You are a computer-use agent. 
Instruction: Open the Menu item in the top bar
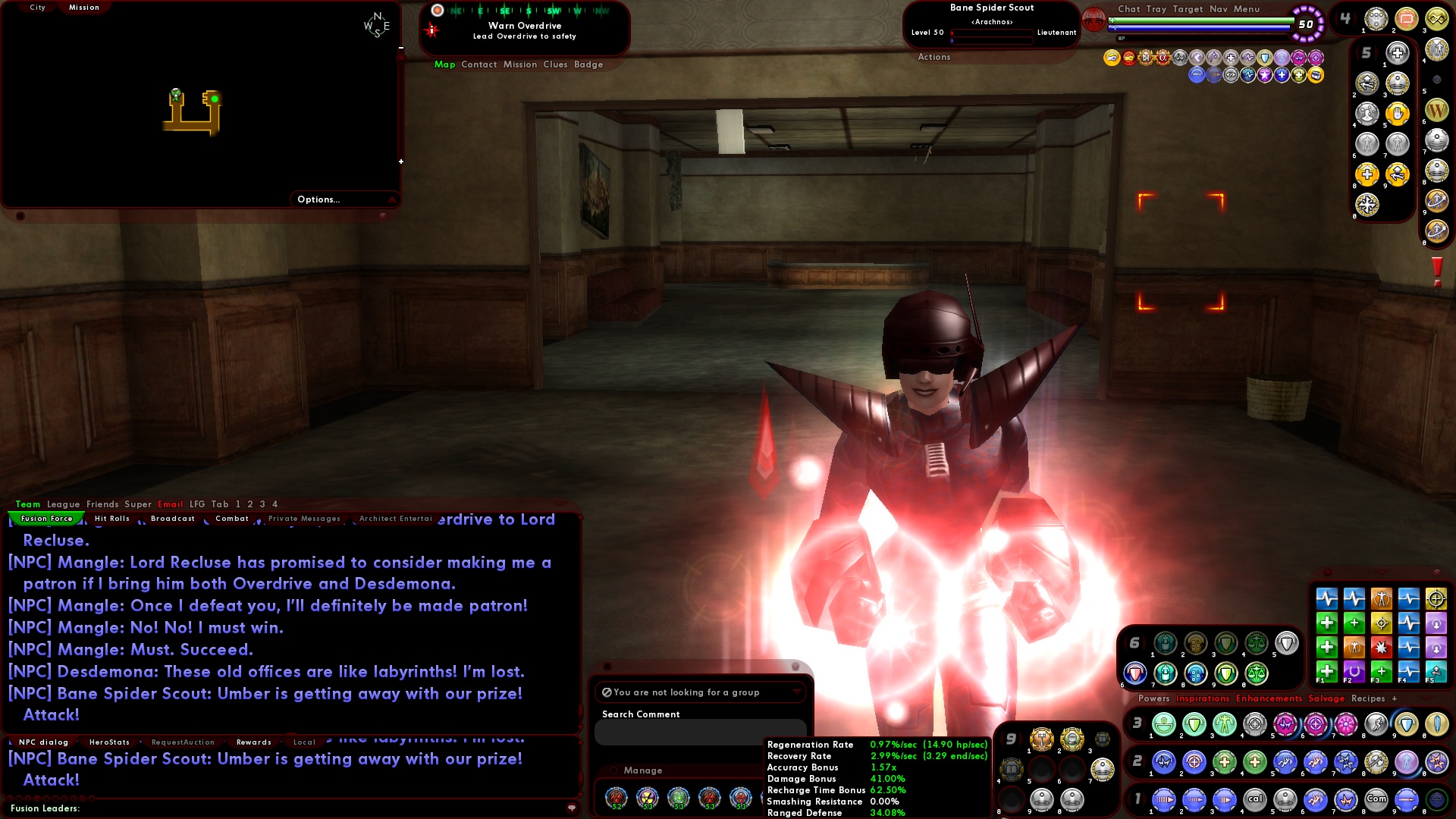(x=1247, y=9)
